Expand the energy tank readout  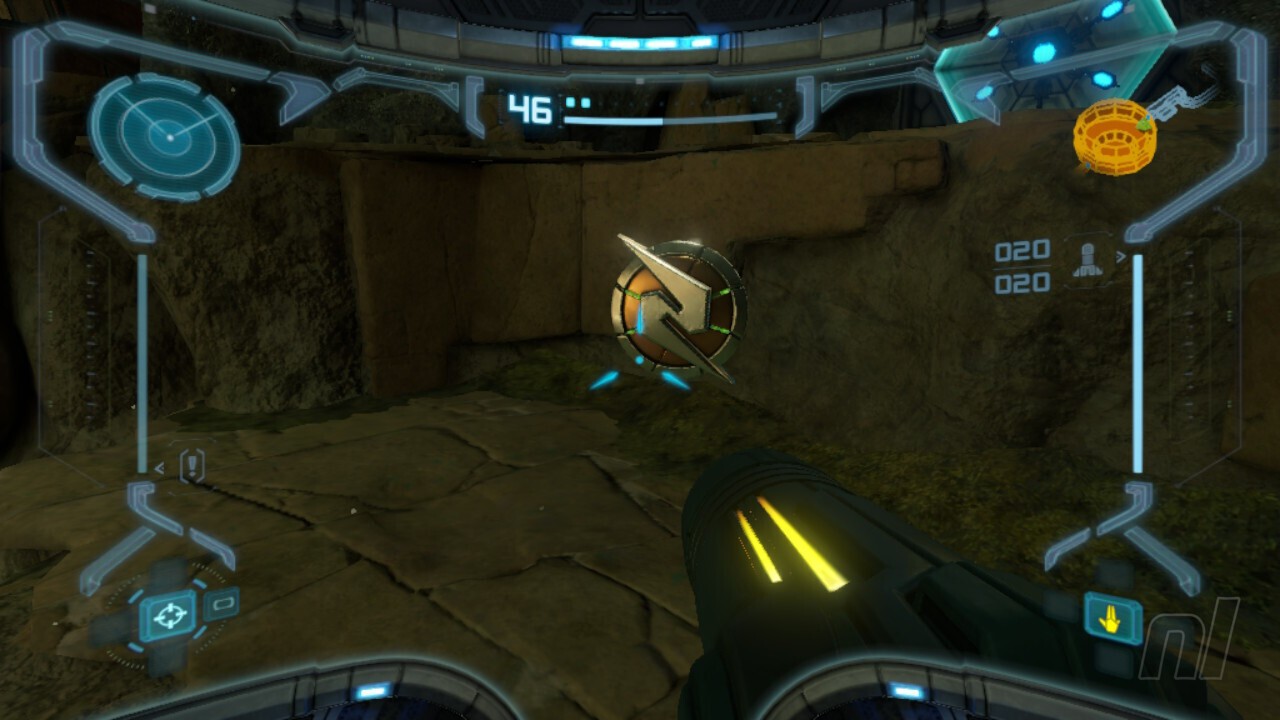coord(576,103)
